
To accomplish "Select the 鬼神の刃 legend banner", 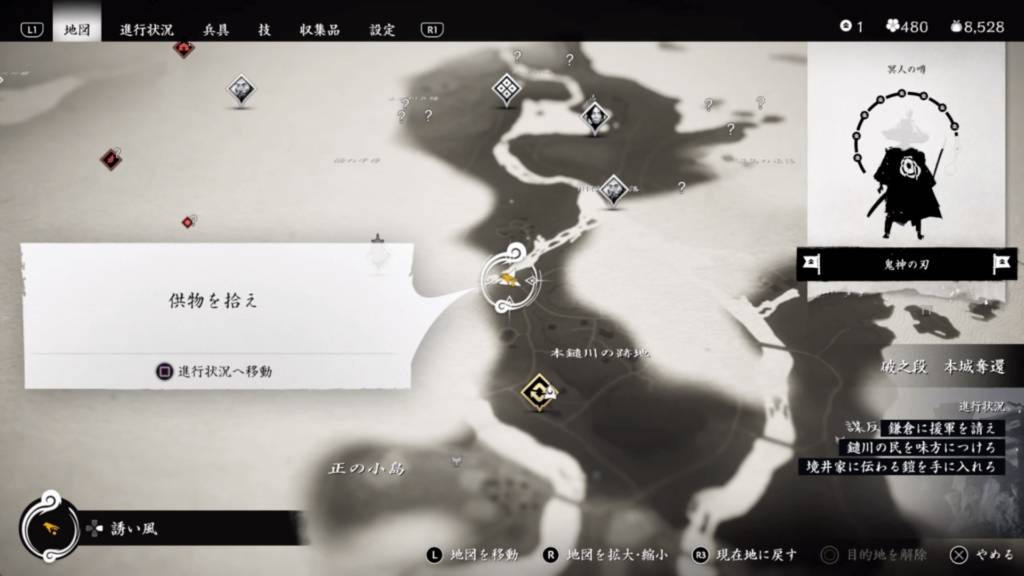I will (905, 264).
